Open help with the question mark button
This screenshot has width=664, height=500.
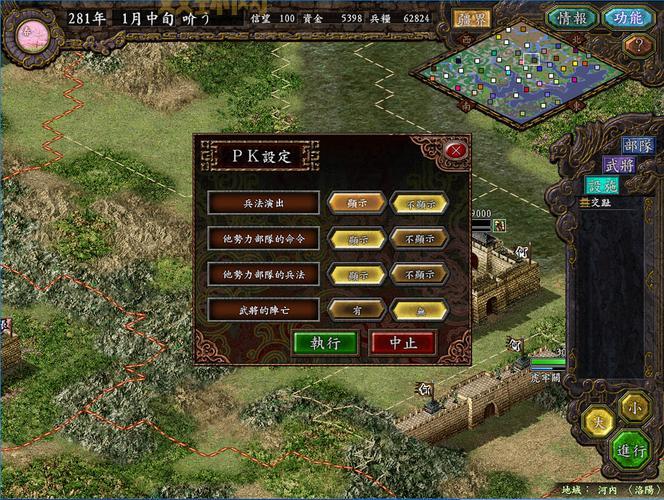click(636, 46)
